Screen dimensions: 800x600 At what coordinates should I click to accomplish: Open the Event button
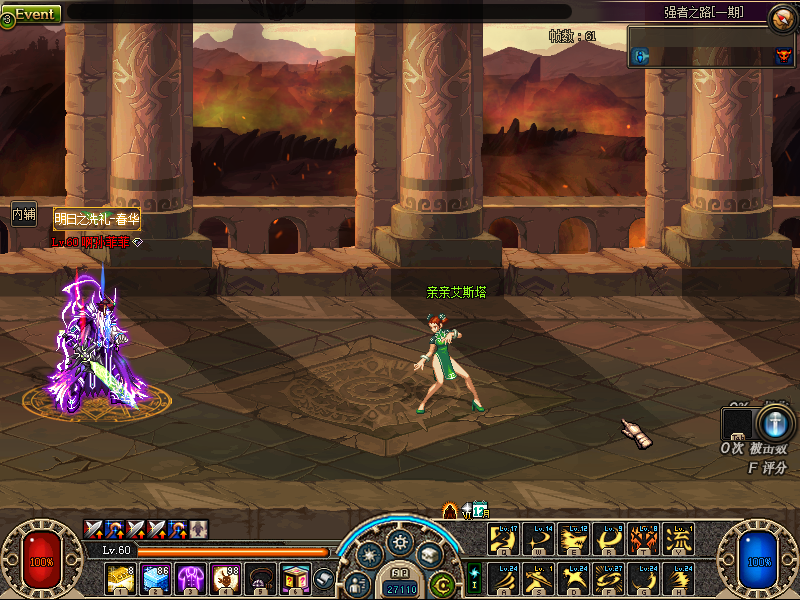[x=34, y=15]
